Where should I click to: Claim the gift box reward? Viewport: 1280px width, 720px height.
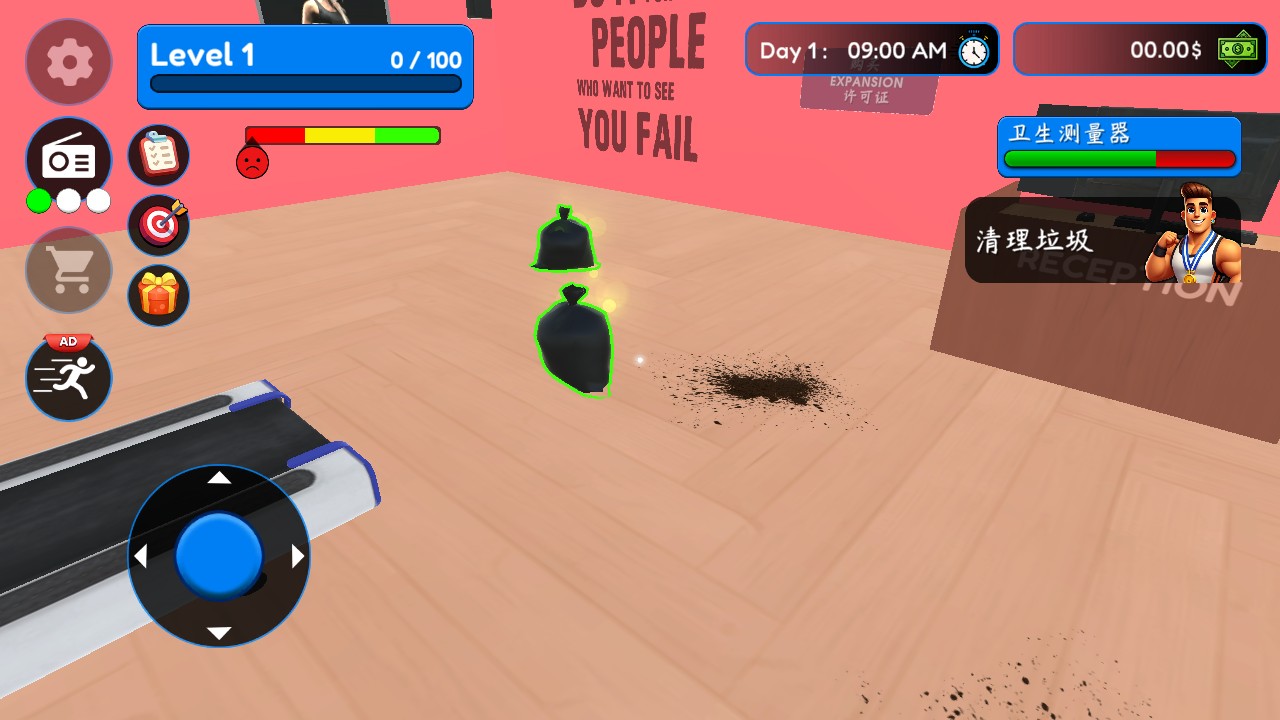[x=158, y=295]
